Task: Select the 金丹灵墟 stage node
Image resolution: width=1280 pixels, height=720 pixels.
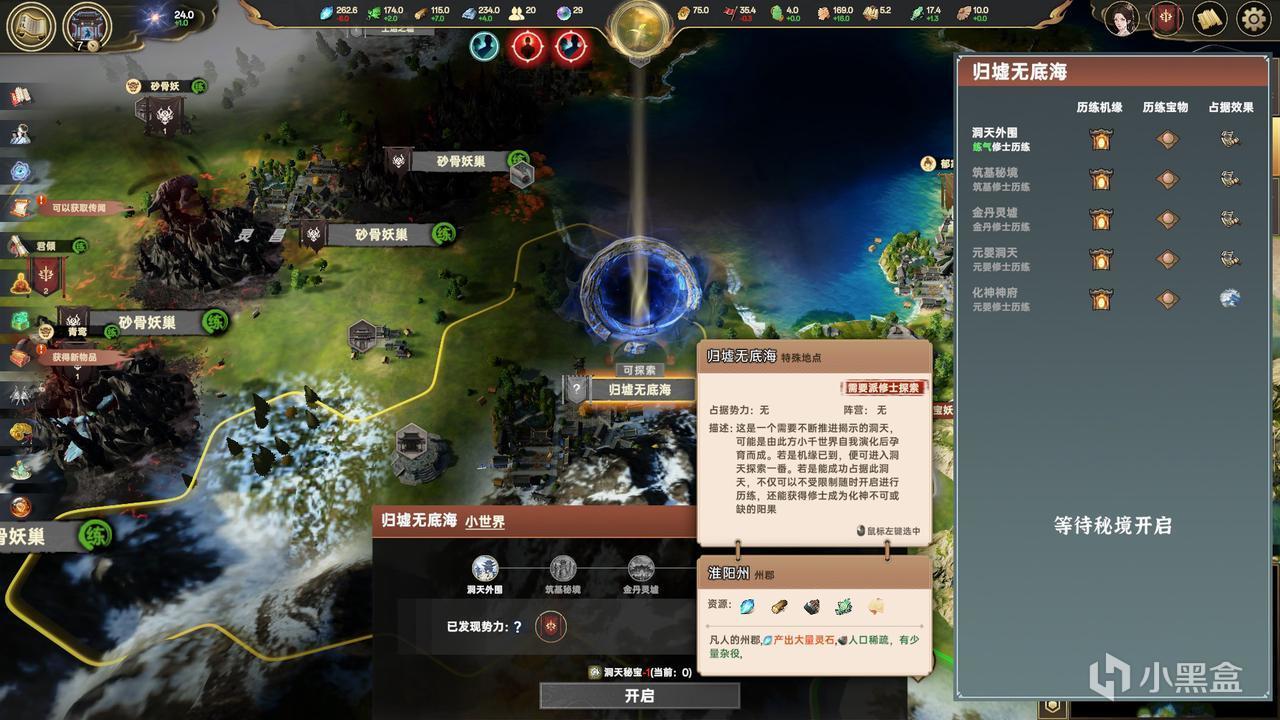Action: (x=640, y=568)
